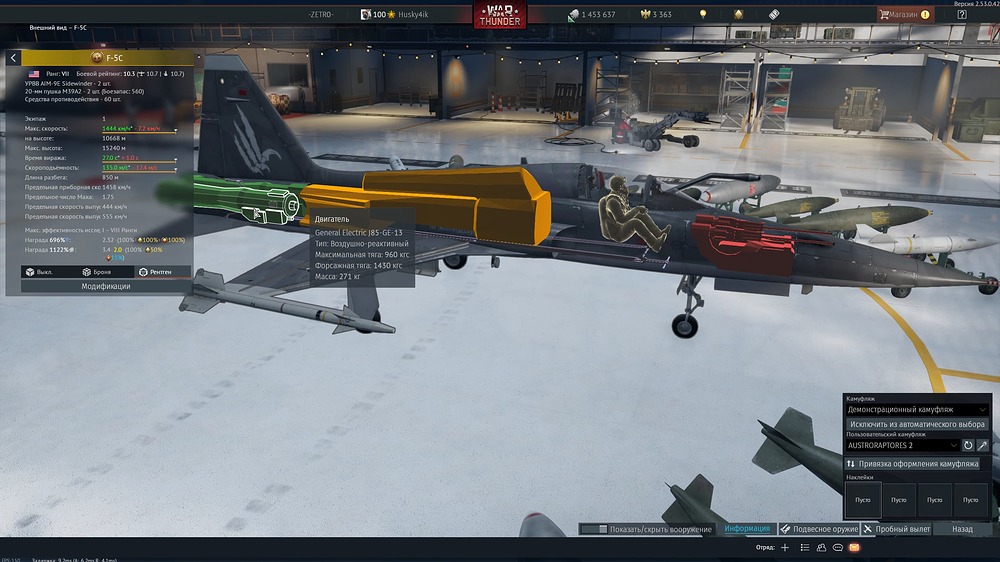Click the magic wand icon by user camouflage
The width and height of the screenshot is (1000, 562).
pyautogui.click(x=983, y=445)
